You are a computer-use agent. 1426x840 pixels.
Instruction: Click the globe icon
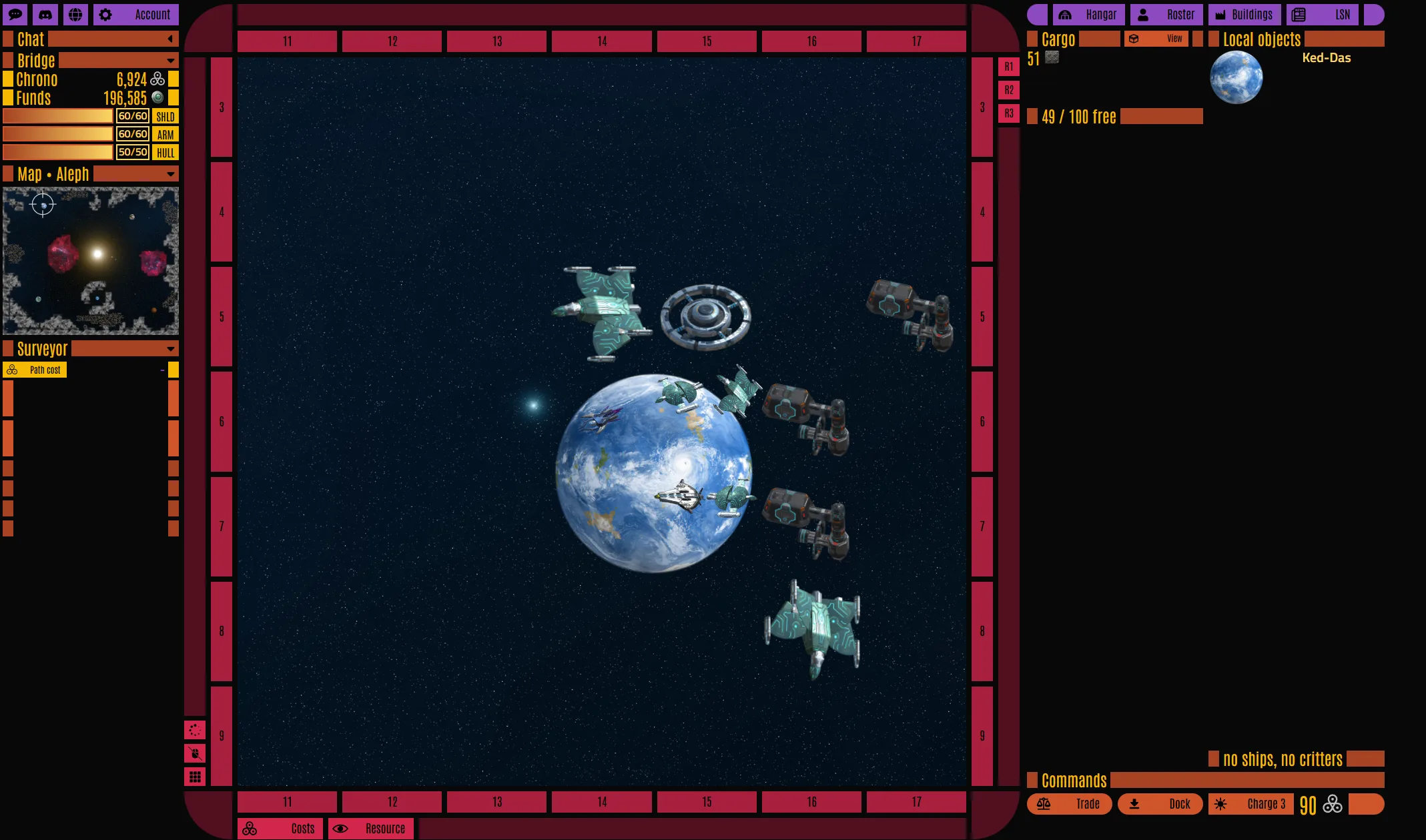(76, 15)
